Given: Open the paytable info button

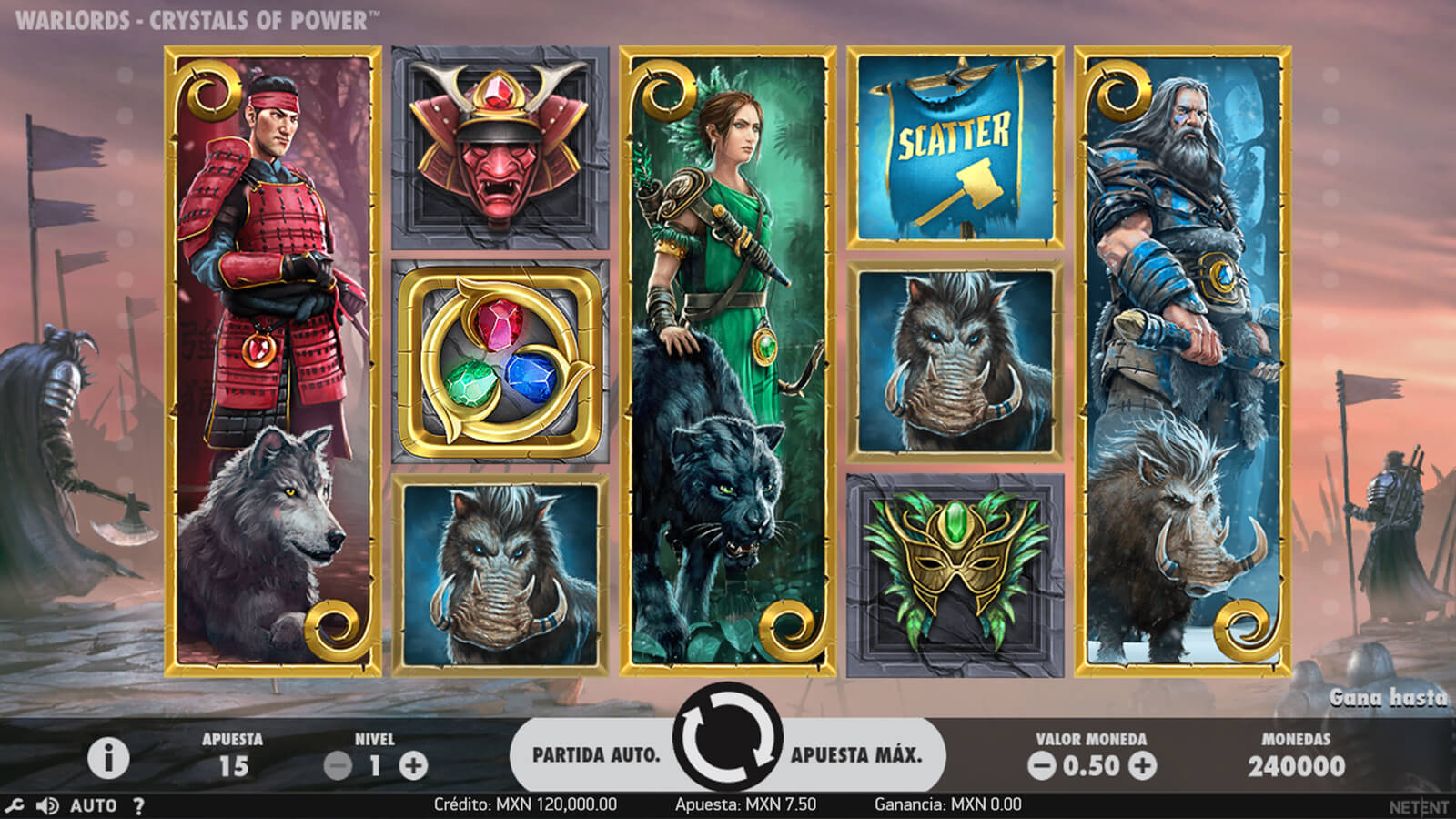Looking at the screenshot, I should (107, 758).
